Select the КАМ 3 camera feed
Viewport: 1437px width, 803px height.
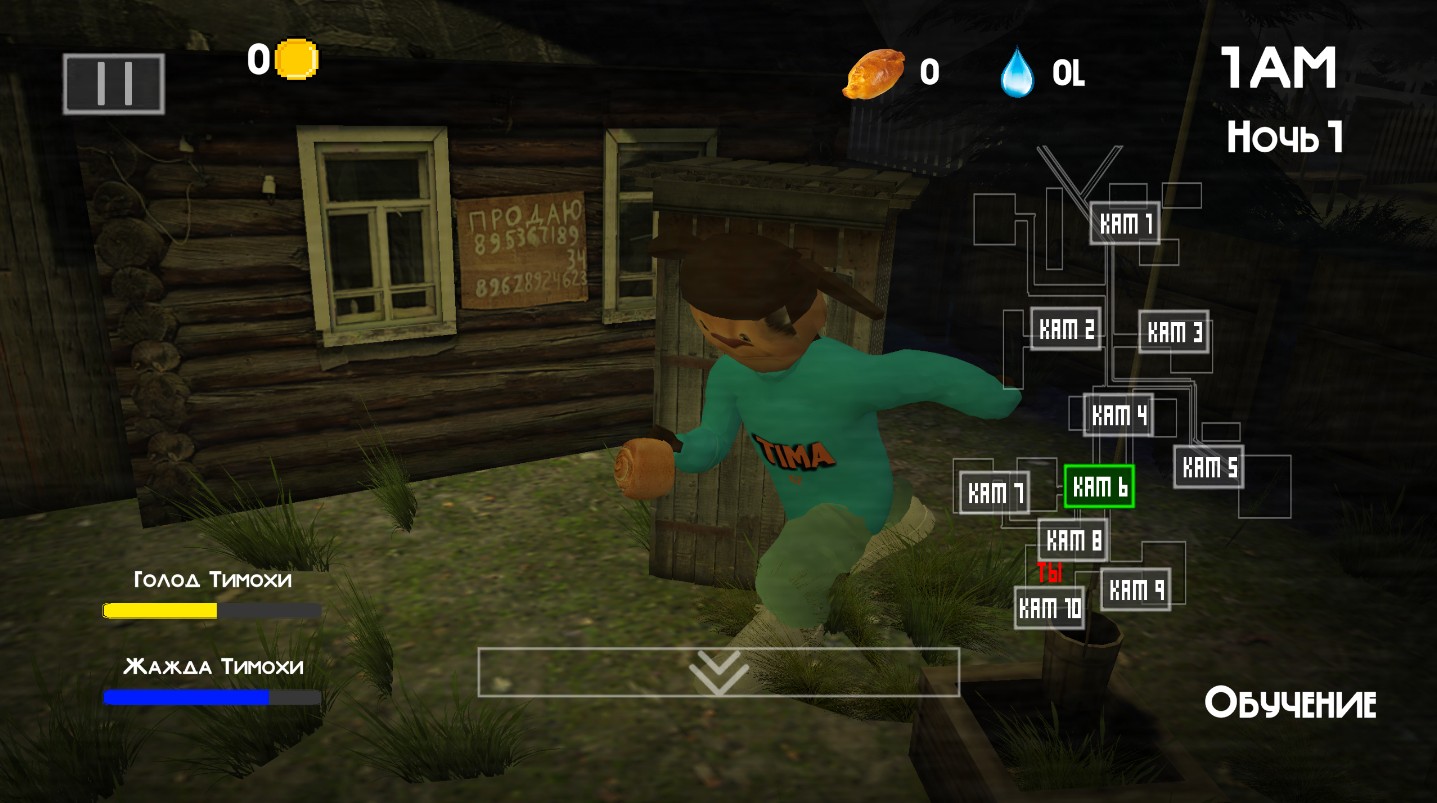pos(1174,332)
